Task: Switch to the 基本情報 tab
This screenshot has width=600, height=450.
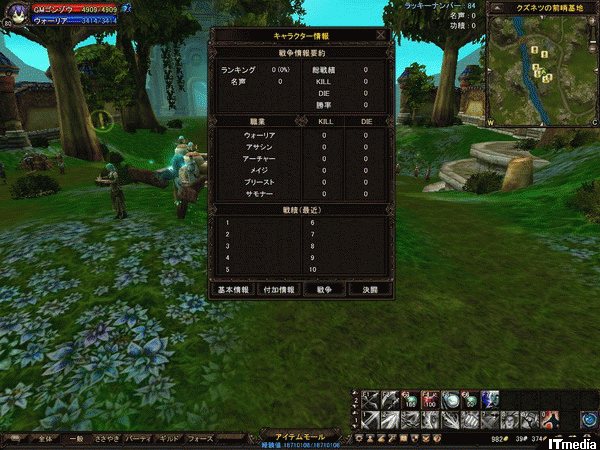Action: pyautogui.click(x=234, y=289)
